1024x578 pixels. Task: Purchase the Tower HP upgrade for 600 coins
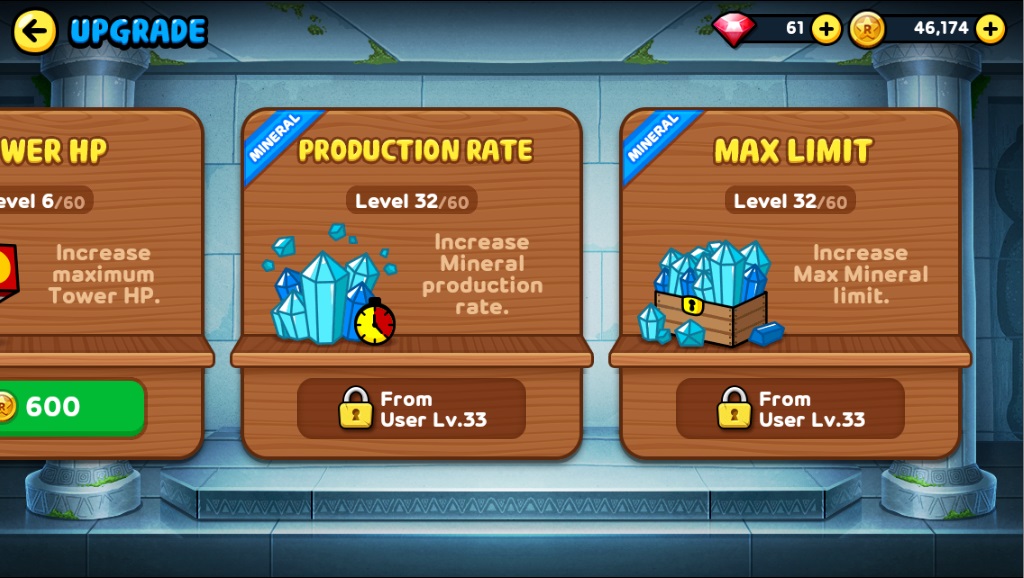pos(68,407)
